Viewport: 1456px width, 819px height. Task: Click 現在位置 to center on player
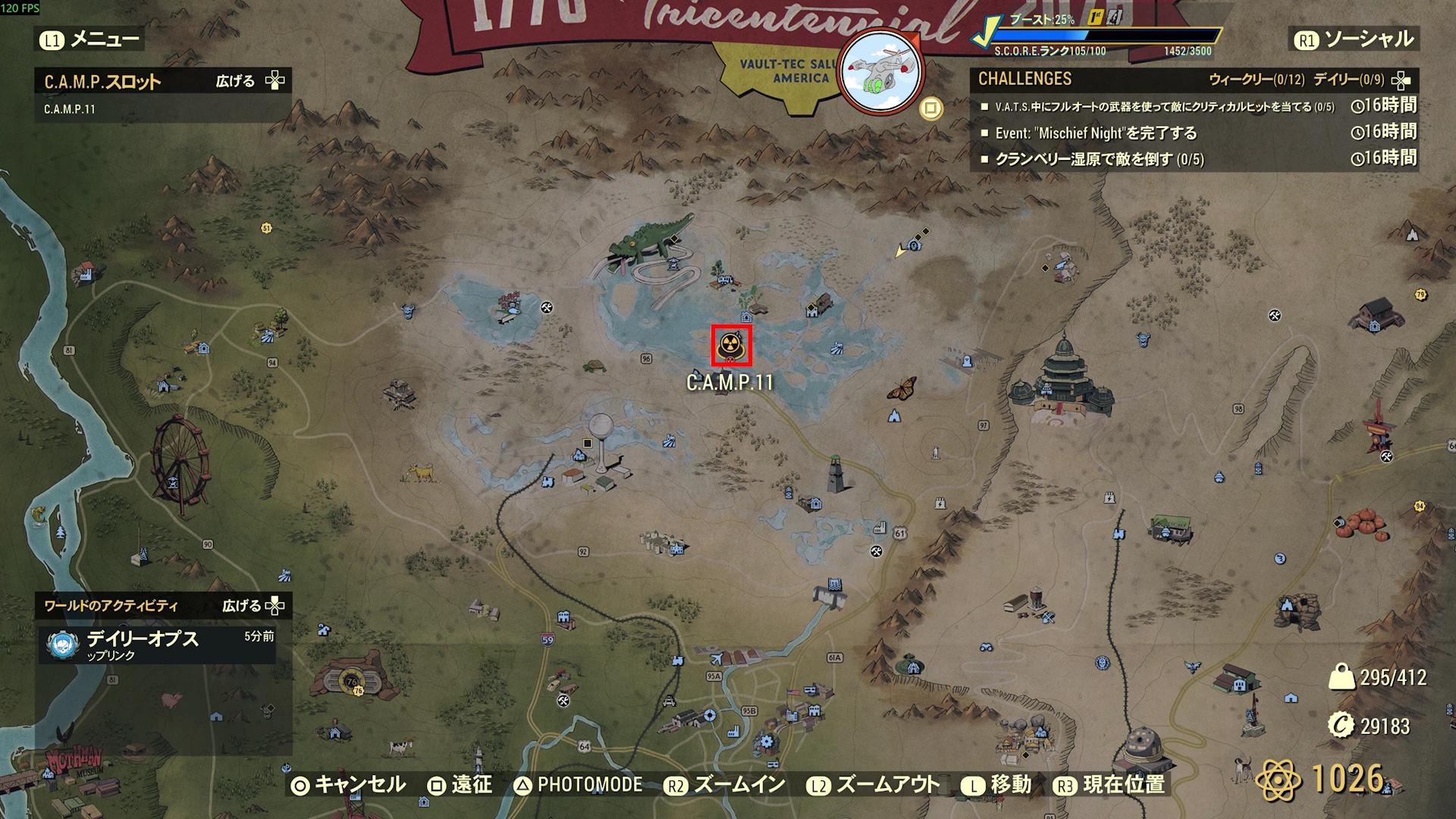coord(1109,785)
